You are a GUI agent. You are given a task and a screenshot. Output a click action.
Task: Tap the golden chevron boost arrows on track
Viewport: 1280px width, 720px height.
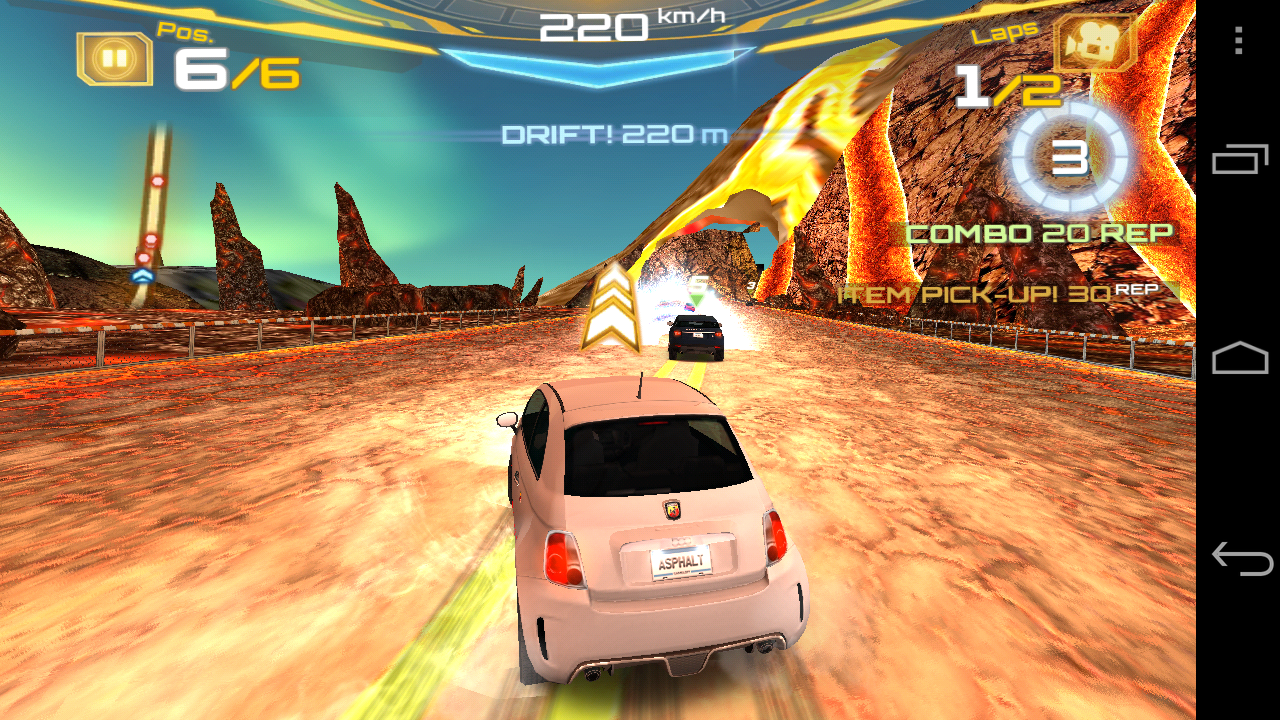[612, 305]
